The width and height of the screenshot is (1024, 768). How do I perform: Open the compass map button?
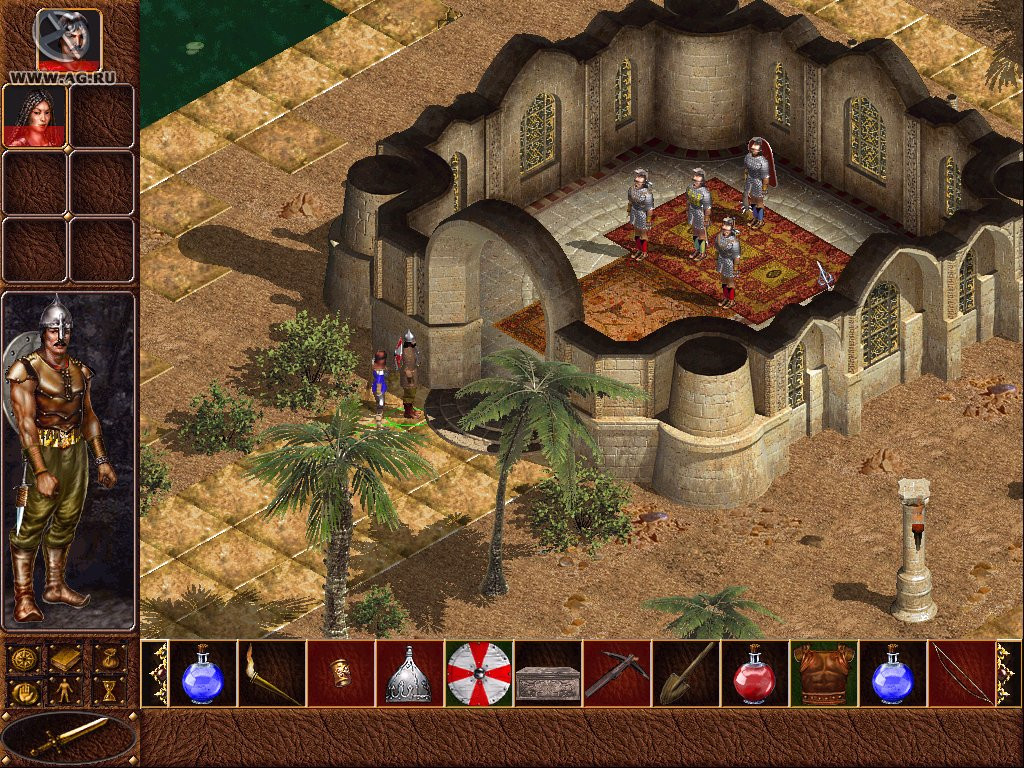[23, 659]
